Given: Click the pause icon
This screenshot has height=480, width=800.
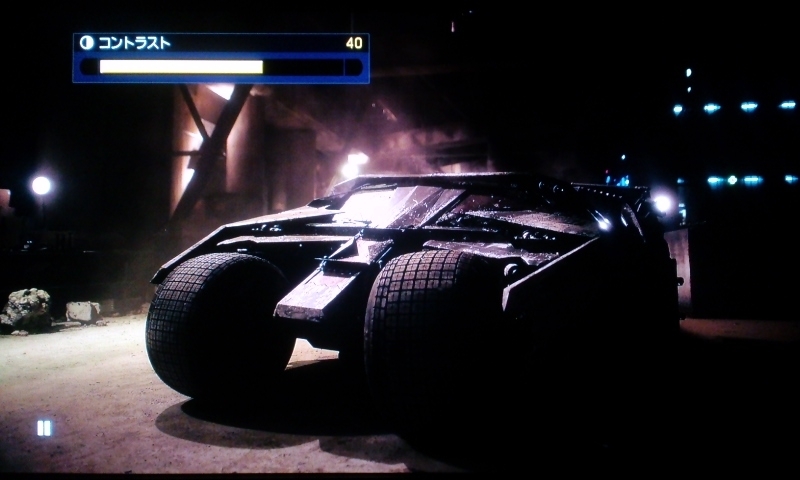Looking at the screenshot, I should (44, 428).
